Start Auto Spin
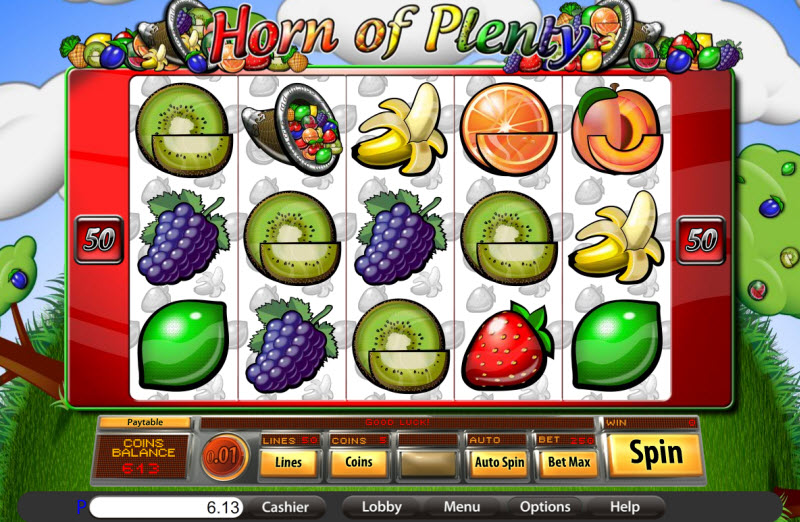The image size is (800, 522). click(x=498, y=463)
